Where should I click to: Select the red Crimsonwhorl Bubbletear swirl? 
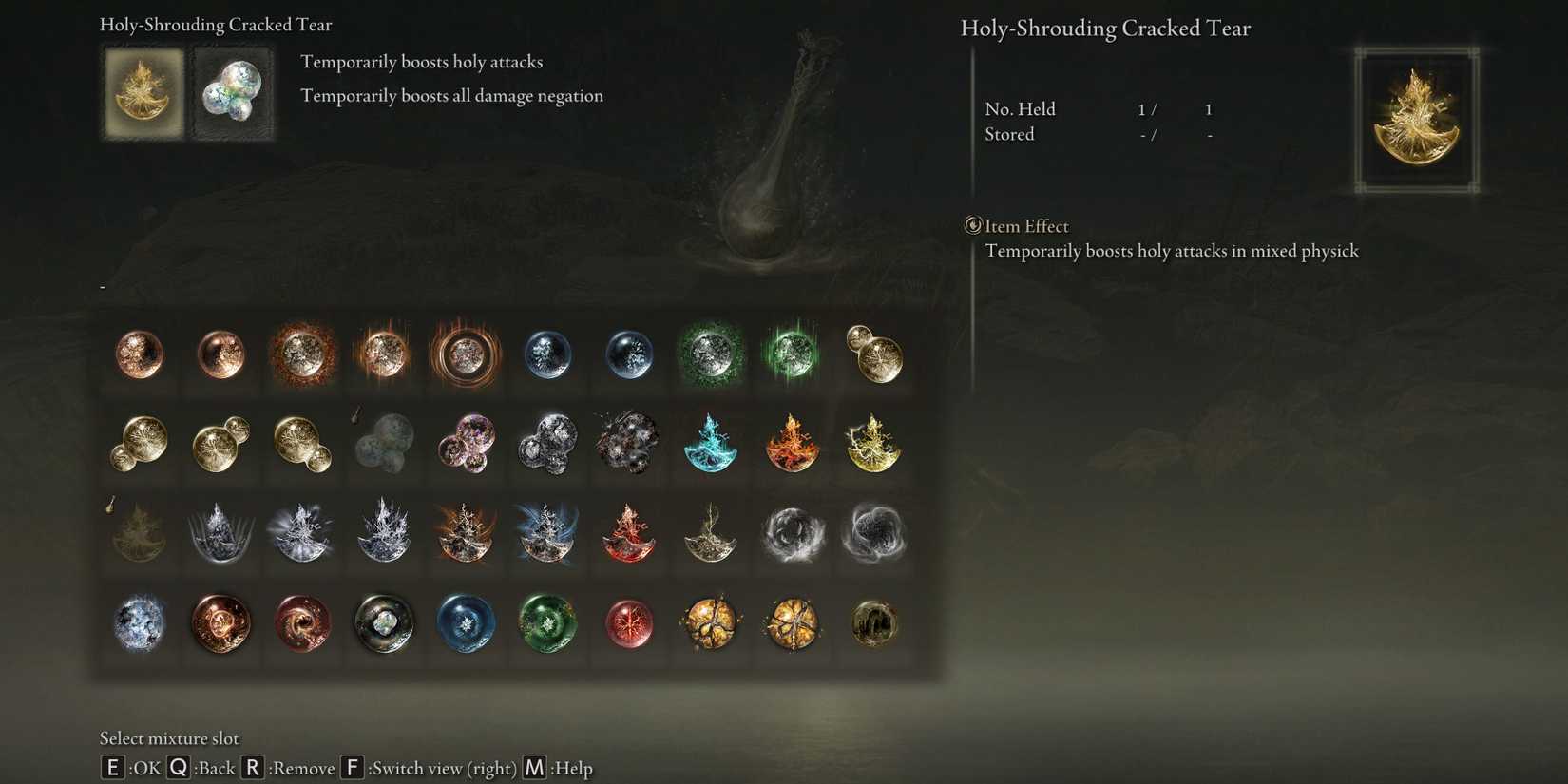click(302, 626)
